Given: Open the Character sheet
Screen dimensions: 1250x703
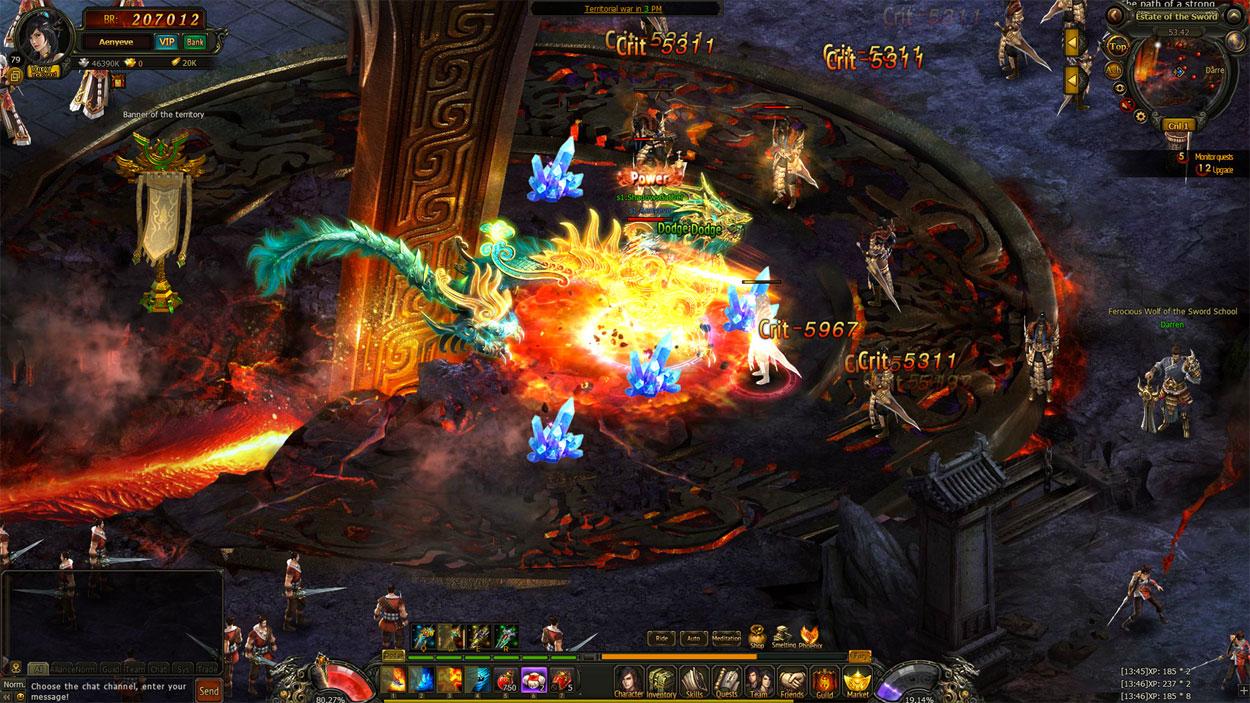Looking at the screenshot, I should click(x=628, y=680).
